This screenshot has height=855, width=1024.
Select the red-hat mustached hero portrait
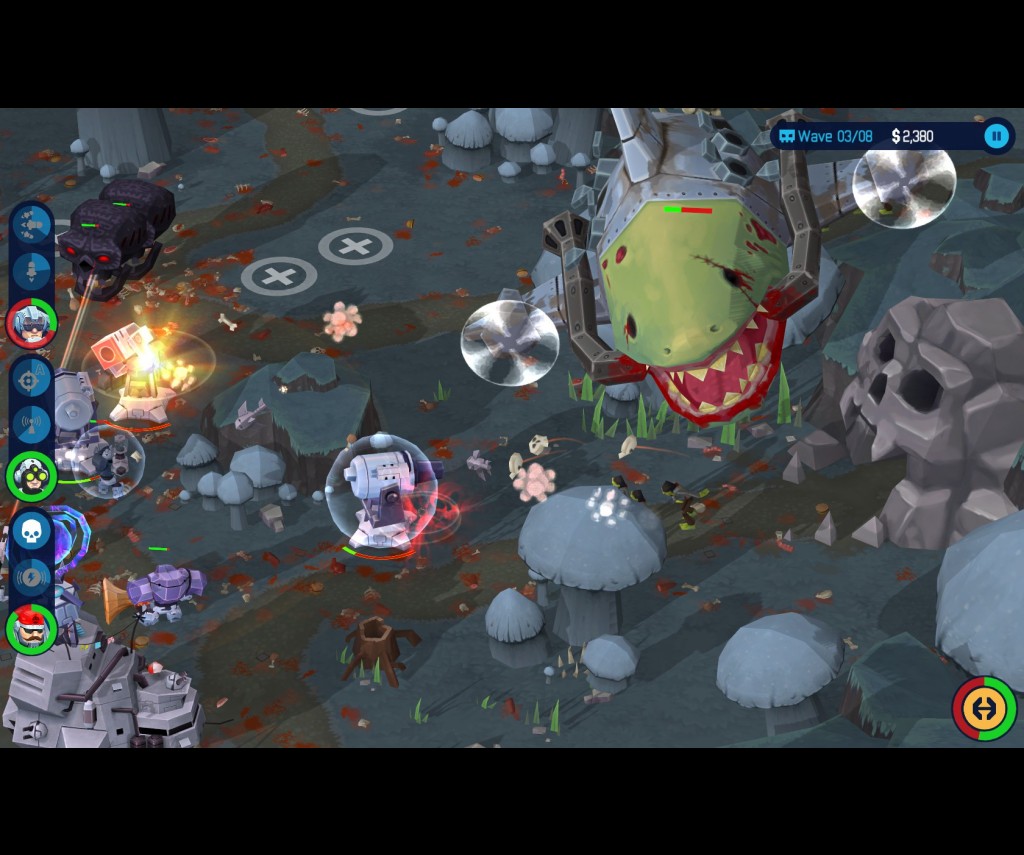[x=32, y=629]
